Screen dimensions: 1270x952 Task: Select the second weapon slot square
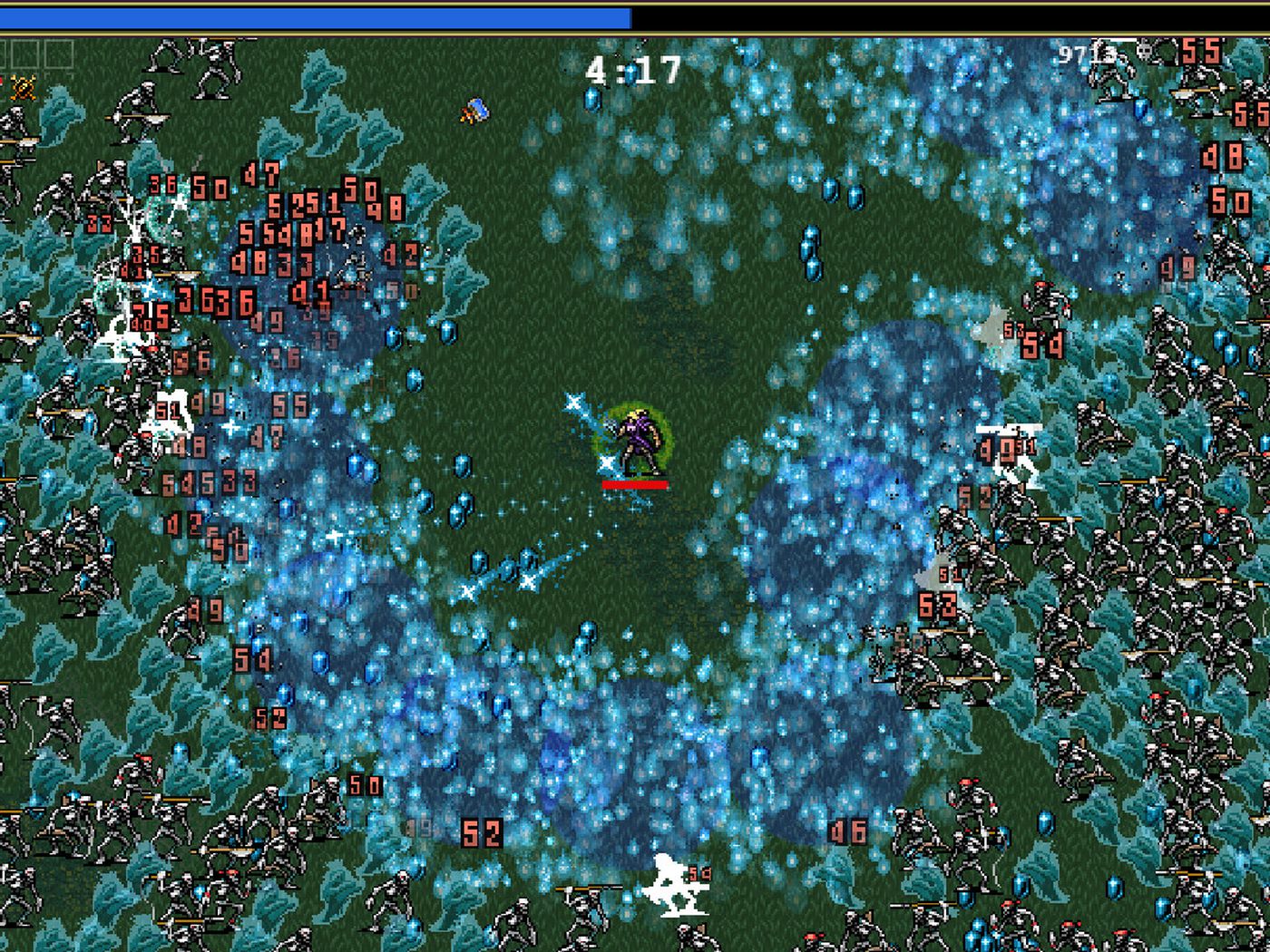tap(25, 53)
